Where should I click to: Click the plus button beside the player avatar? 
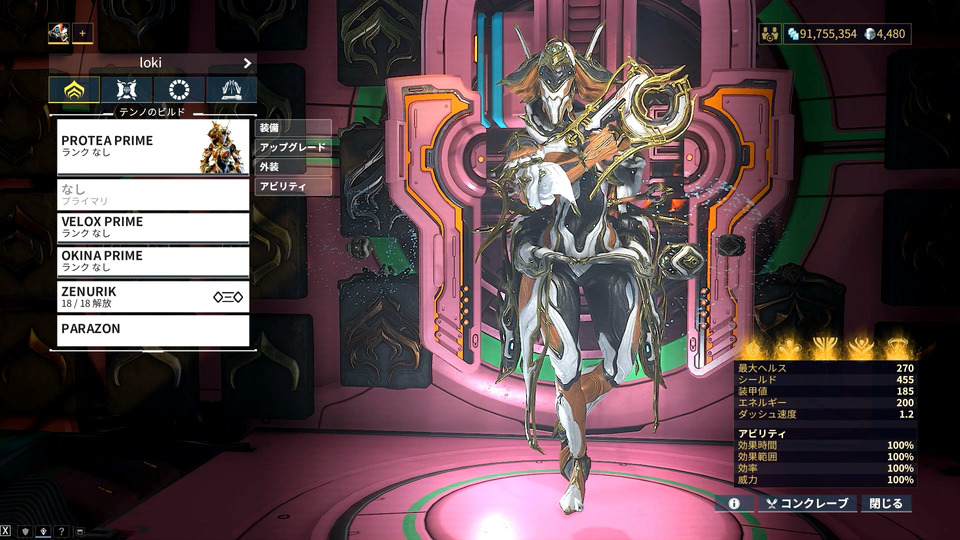click(x=82, y=33)
